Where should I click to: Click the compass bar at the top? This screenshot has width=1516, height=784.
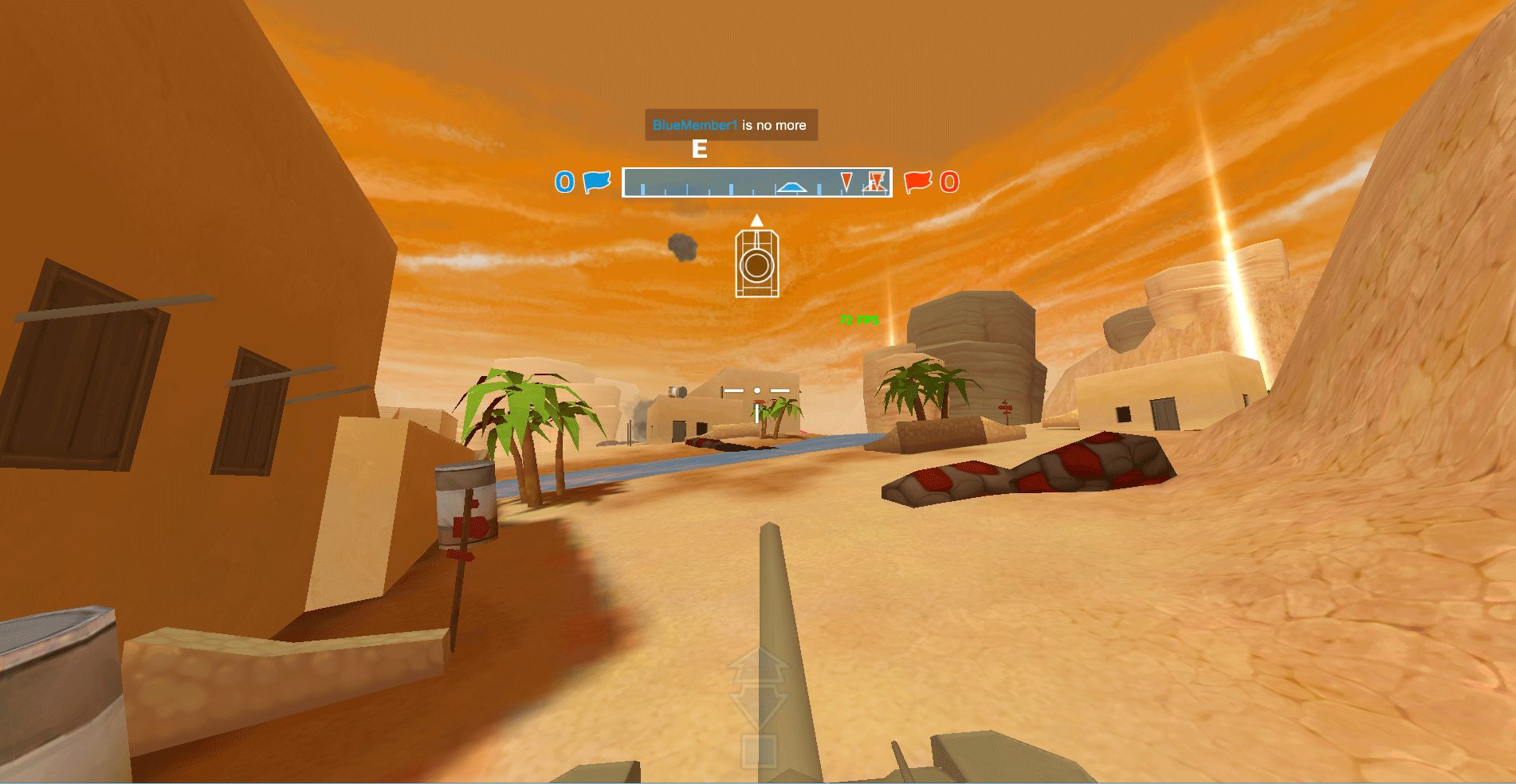pyautogui.click(x=756, y=182)
